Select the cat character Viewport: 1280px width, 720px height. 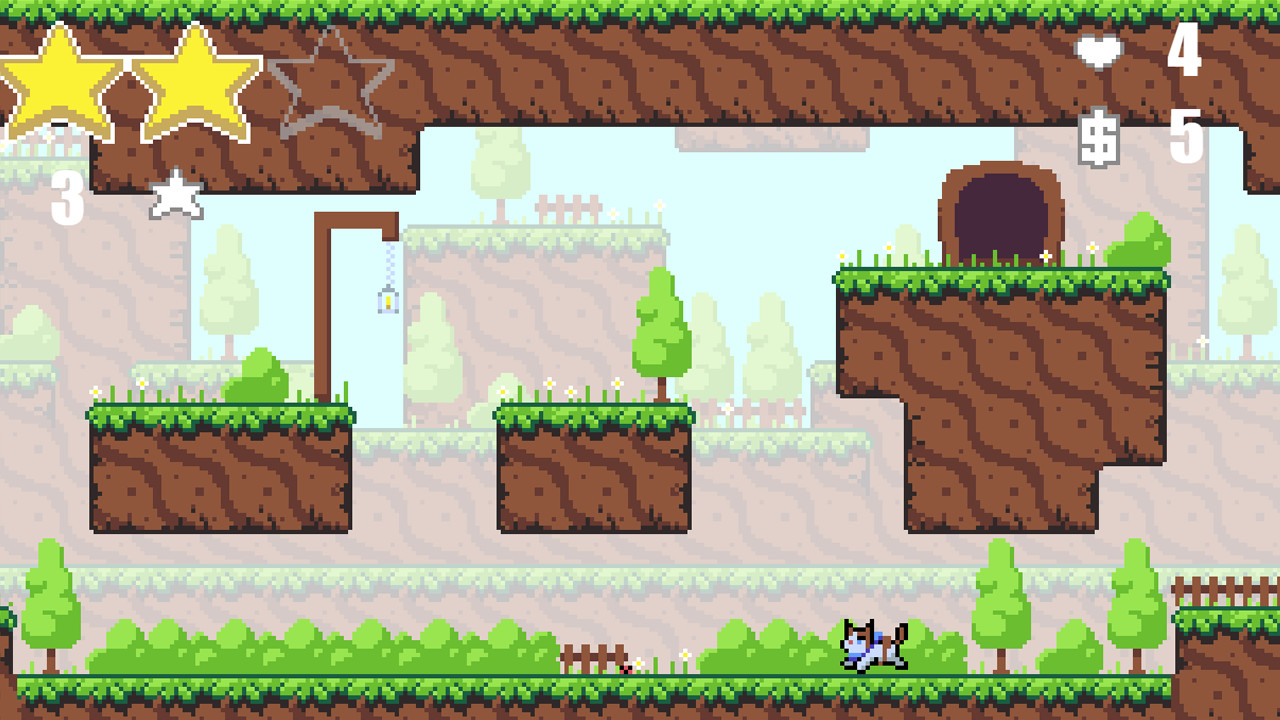pos(870,645)
